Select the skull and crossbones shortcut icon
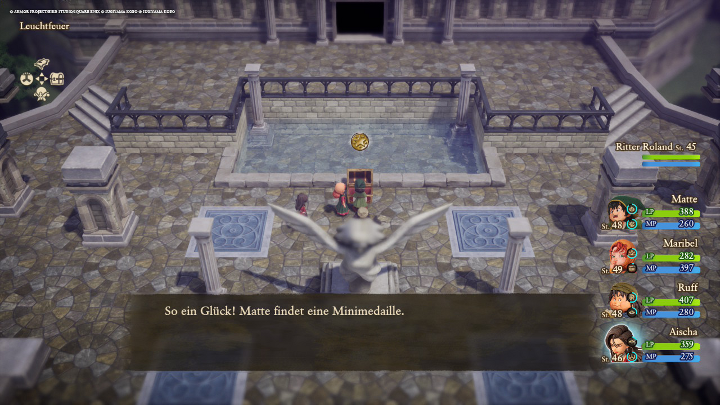The image size is (720, 405). (42, 94)
